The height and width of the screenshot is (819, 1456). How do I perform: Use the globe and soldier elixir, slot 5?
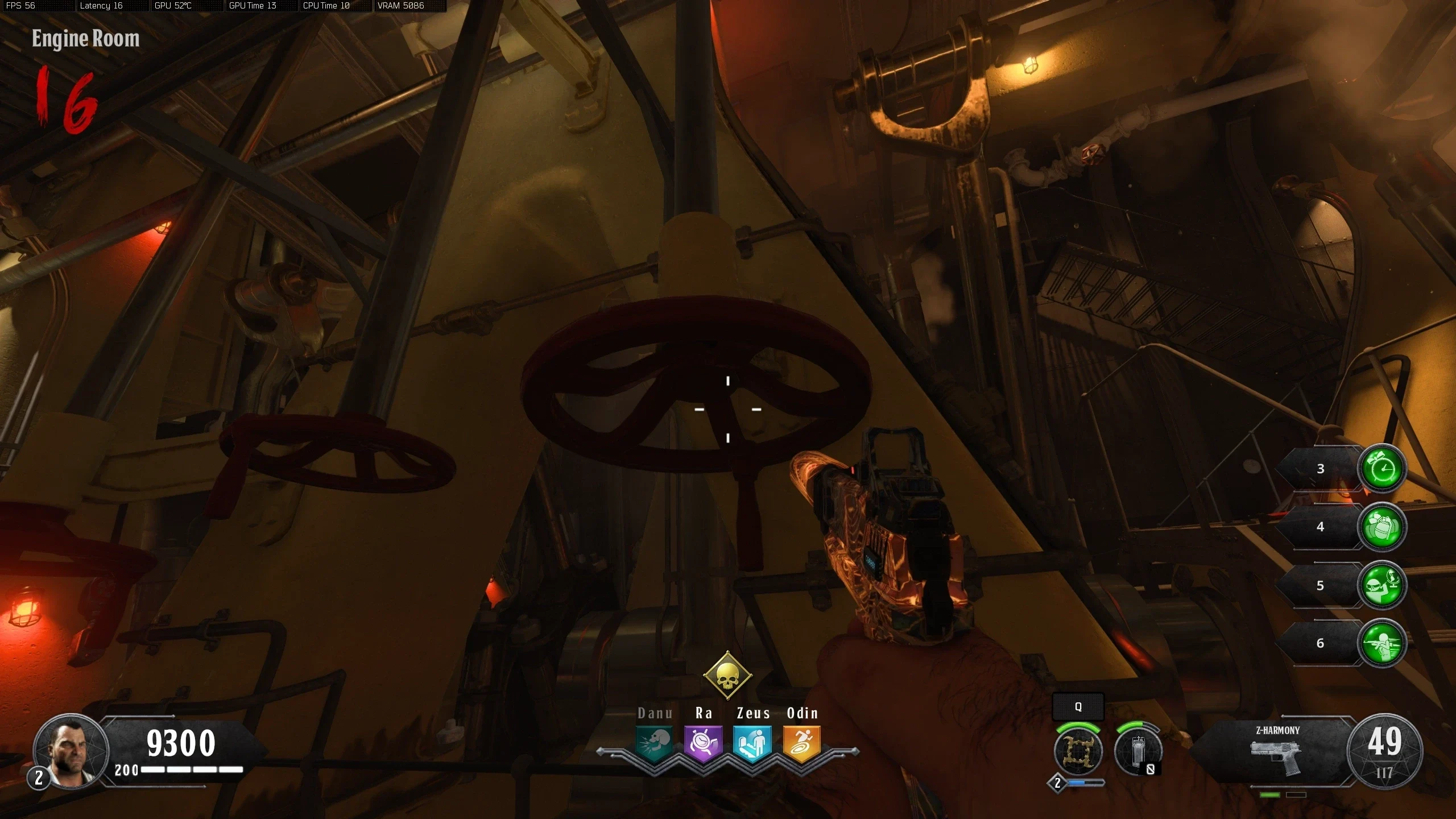point(1382,585)
